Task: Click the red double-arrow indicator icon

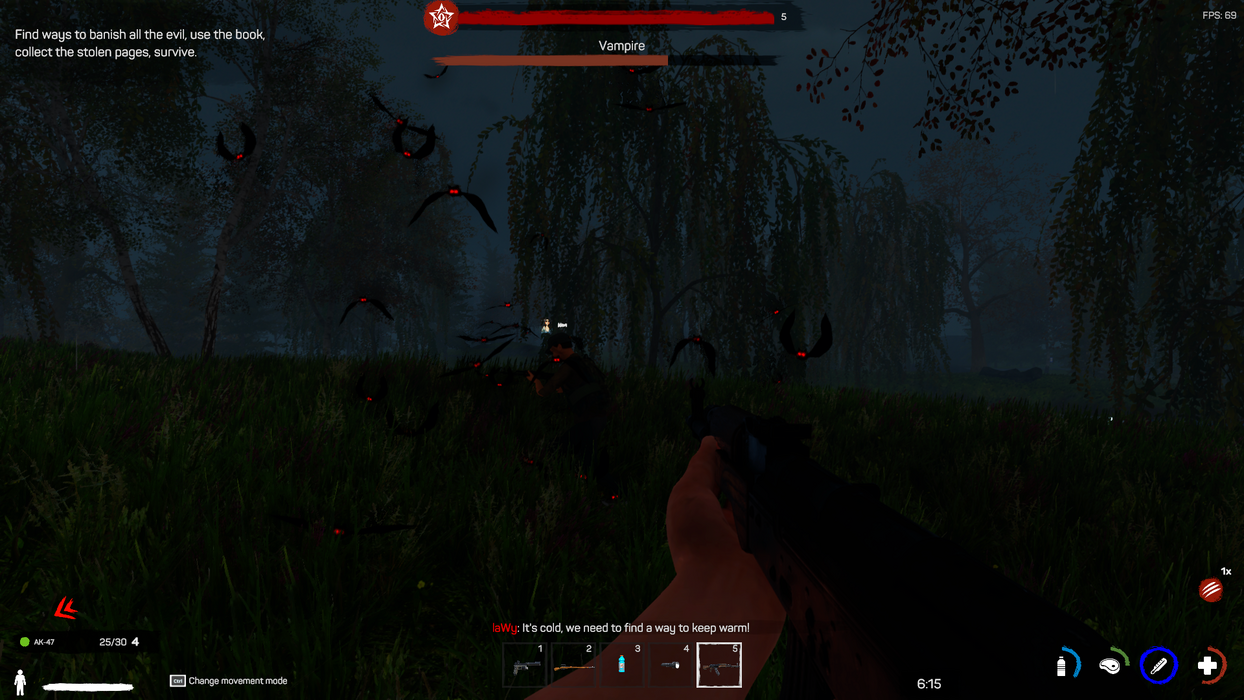Action: (66, 607)
